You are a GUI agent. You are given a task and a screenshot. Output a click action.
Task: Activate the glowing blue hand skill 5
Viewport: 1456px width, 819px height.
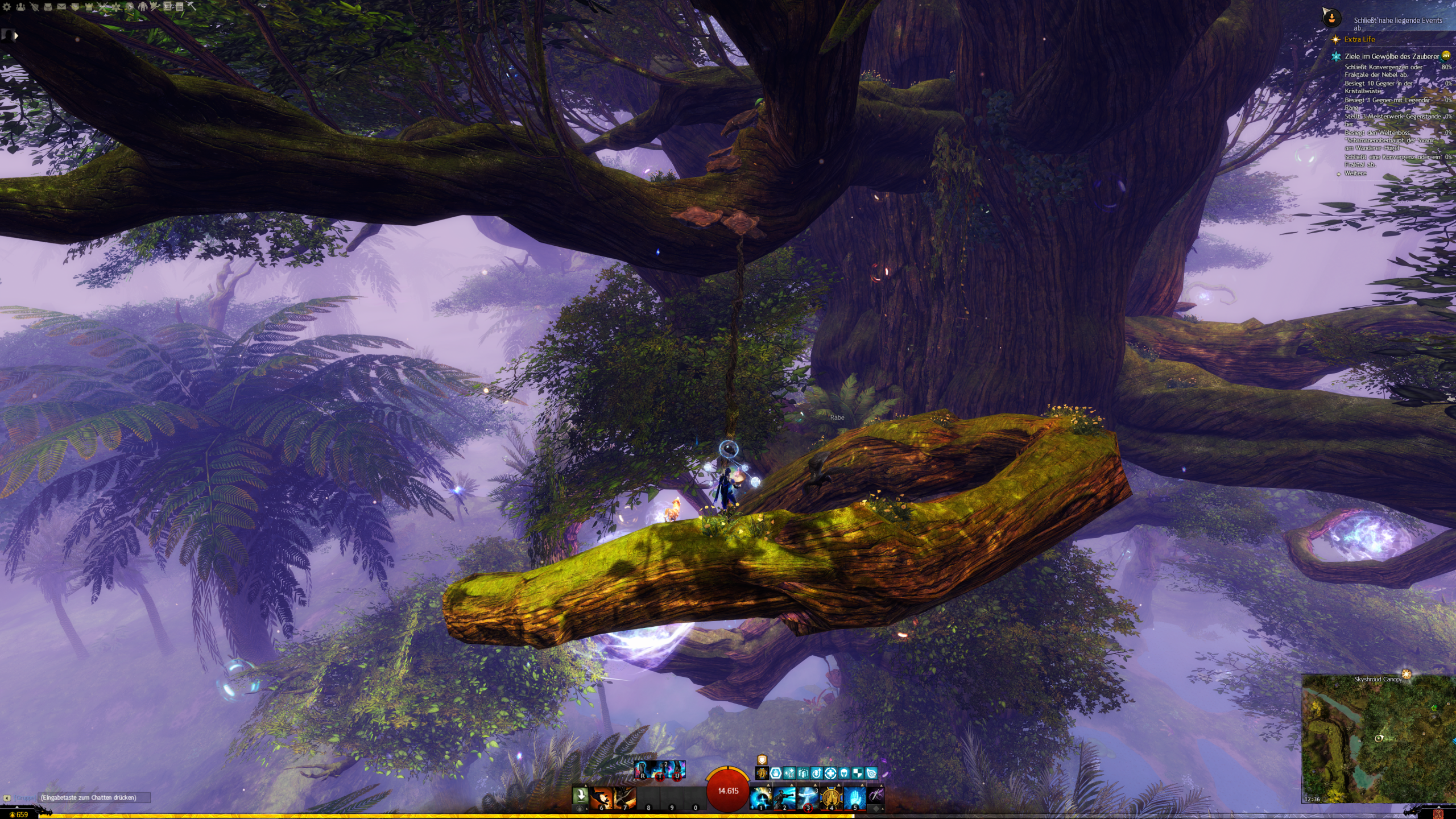tap(854, 797)
